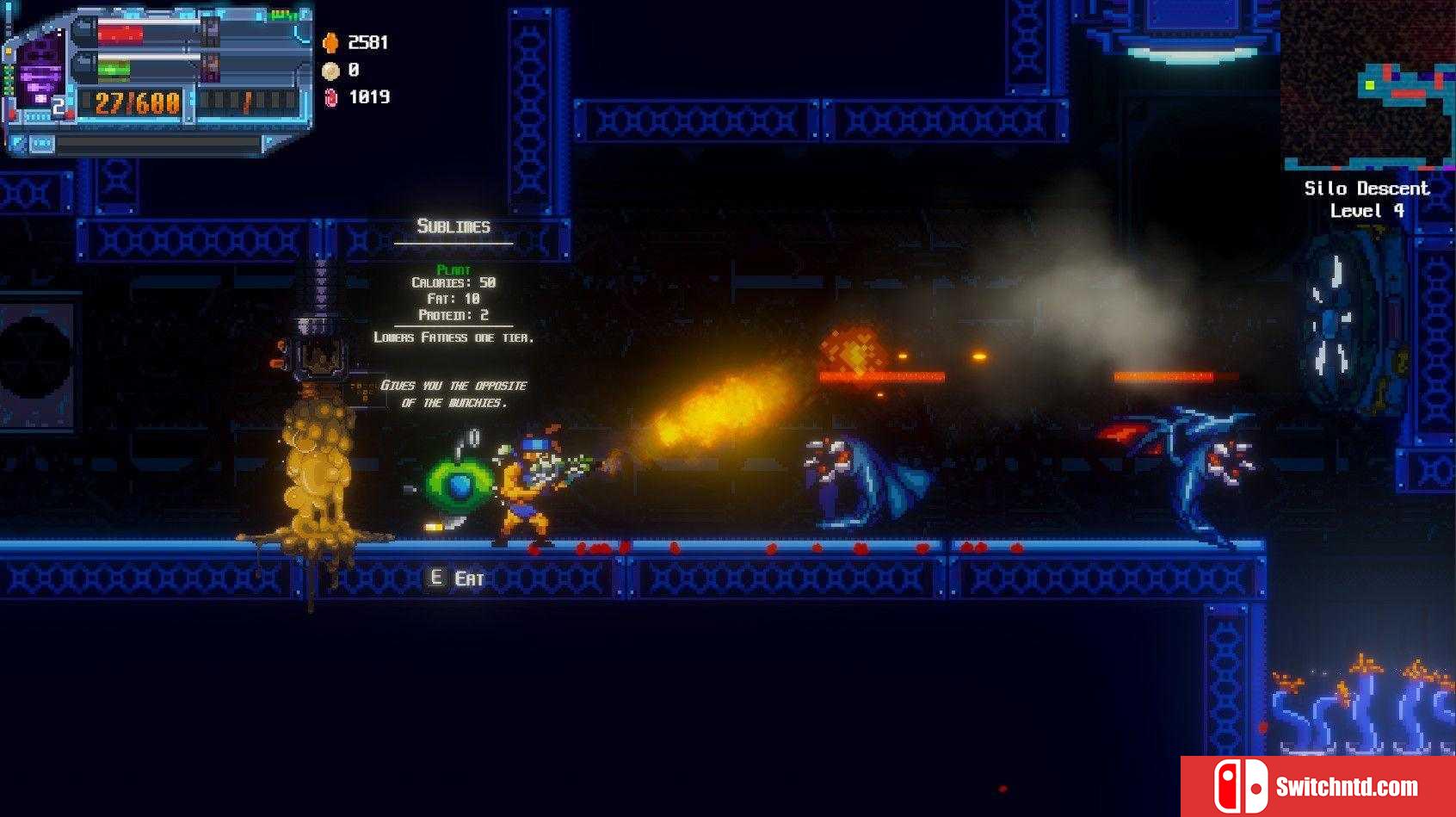This screenshot has width=1456, height=817.
Task: Open the Switchntd.com watermark logo
Action: [x=1317, y=786]
